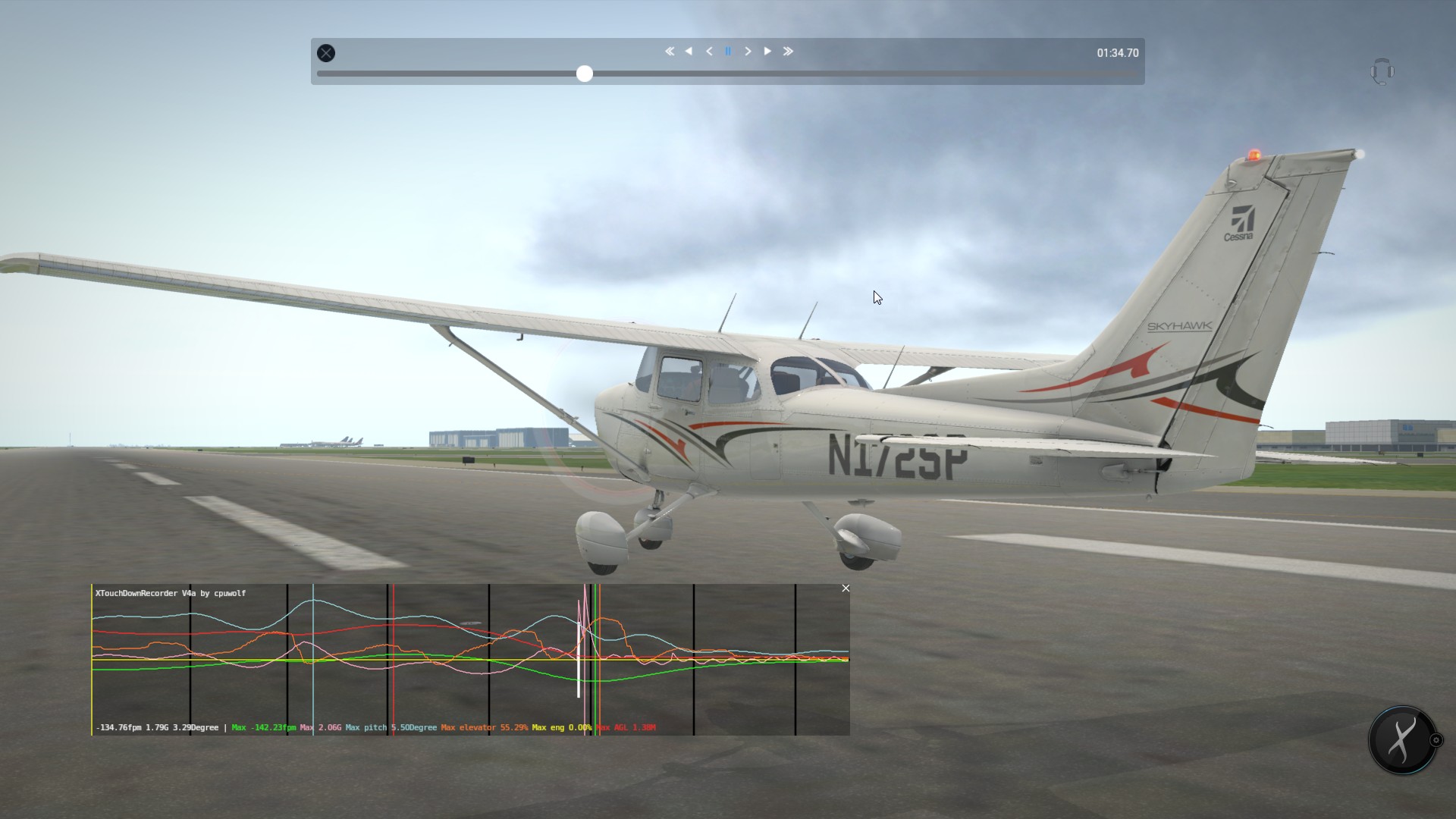
Task: Fast-forward the replay
Action: tap(788, 52)
